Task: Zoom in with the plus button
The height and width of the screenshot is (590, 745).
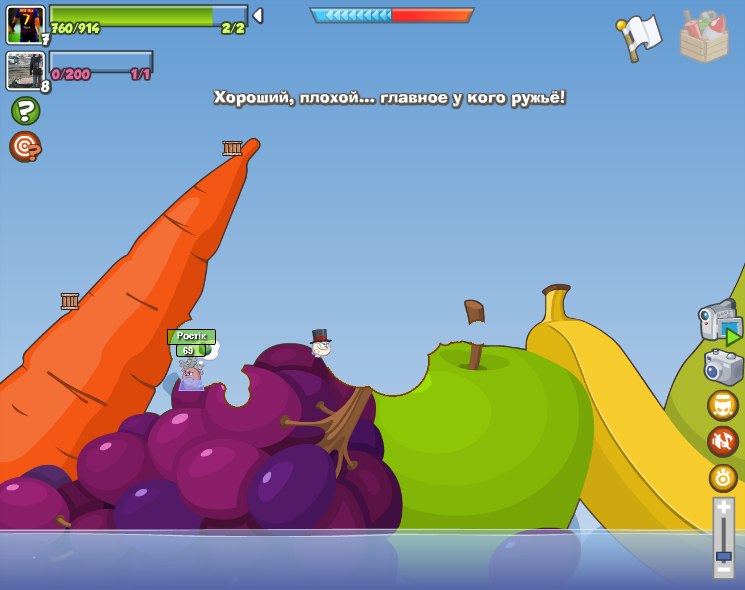Action: point(723,509)
